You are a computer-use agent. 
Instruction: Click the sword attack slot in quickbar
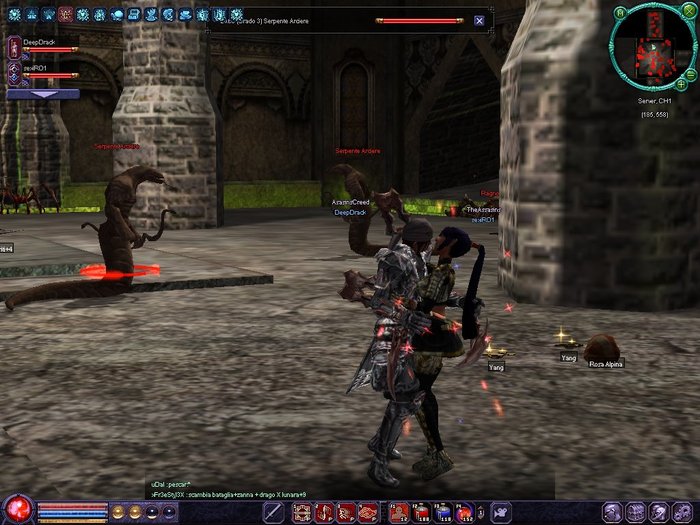pyautogui.click(x=274, y=512)
